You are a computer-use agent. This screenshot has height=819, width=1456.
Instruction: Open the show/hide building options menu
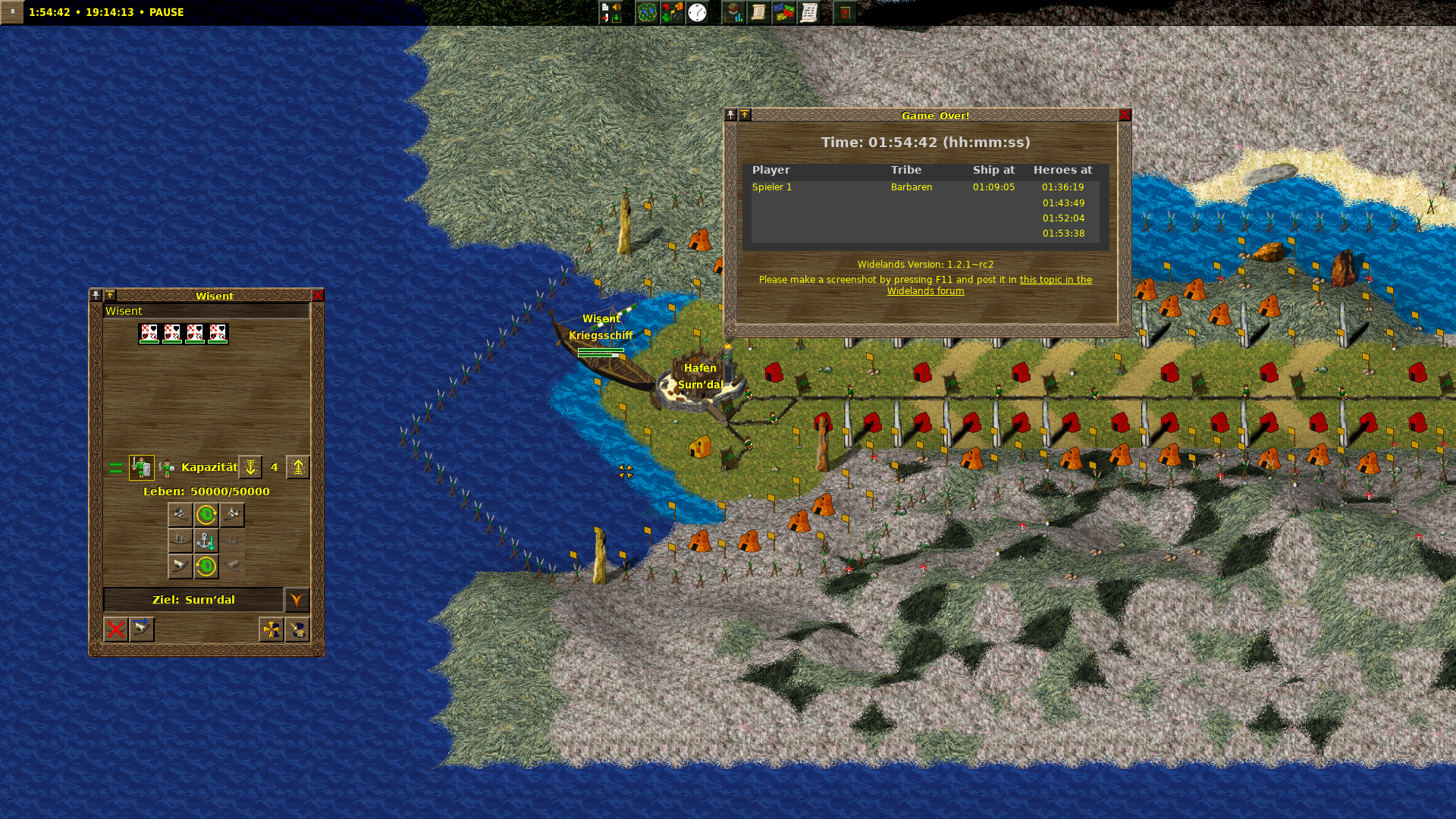point(672,12)
